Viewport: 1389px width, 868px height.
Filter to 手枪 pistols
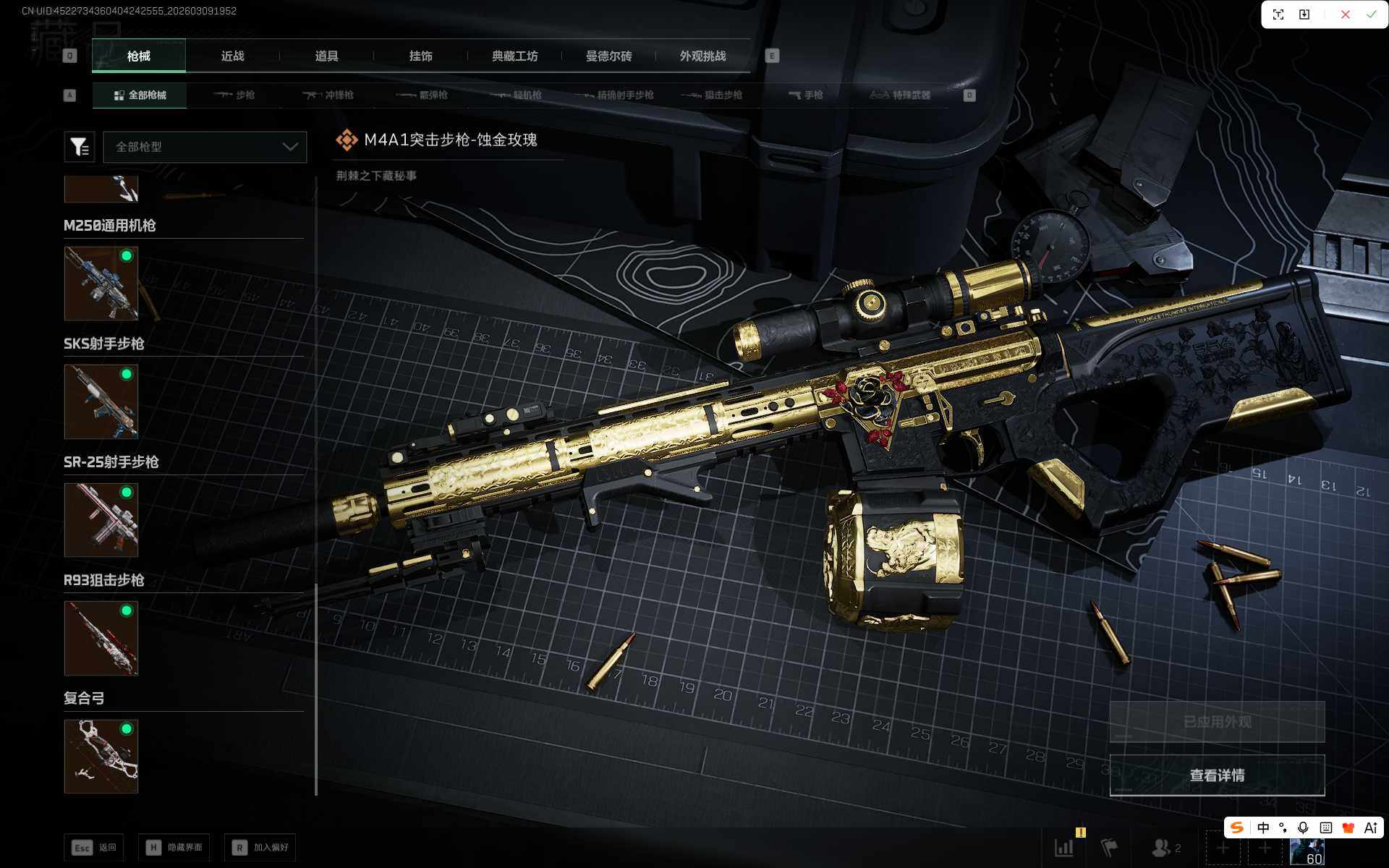806,95
